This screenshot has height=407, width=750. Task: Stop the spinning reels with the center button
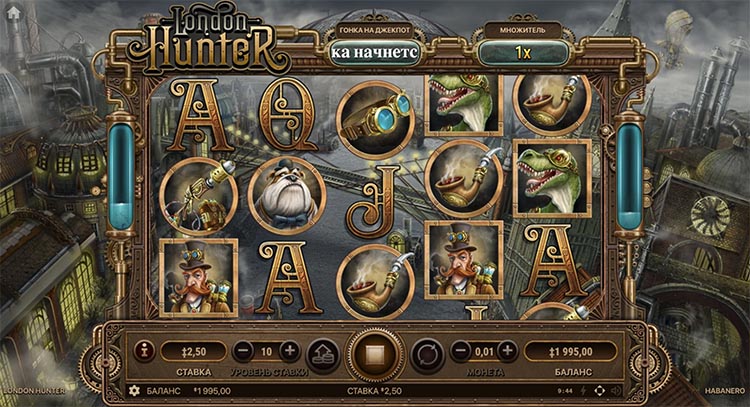(376, 354)
